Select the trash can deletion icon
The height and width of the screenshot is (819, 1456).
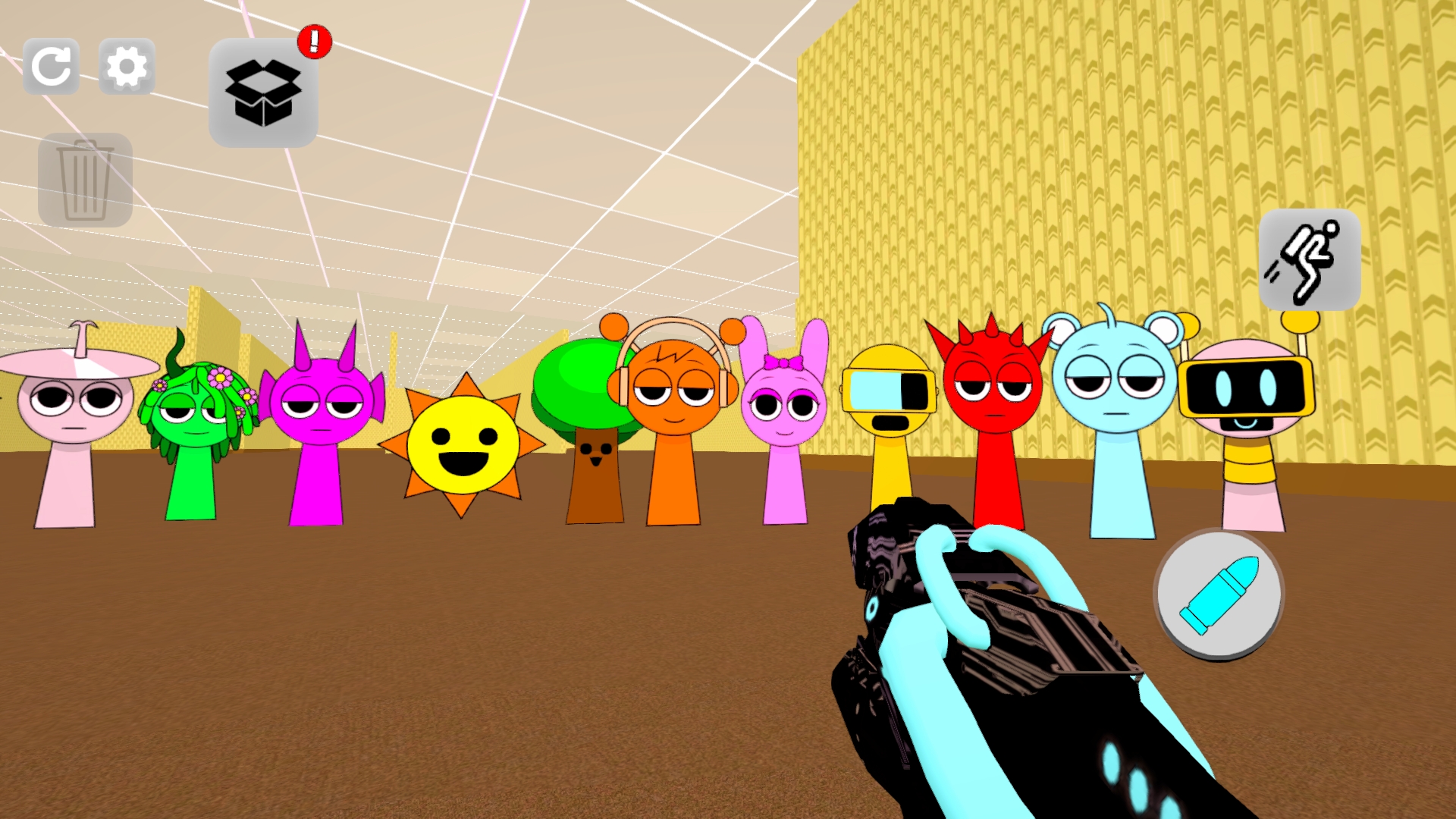[x=86, y=180]
